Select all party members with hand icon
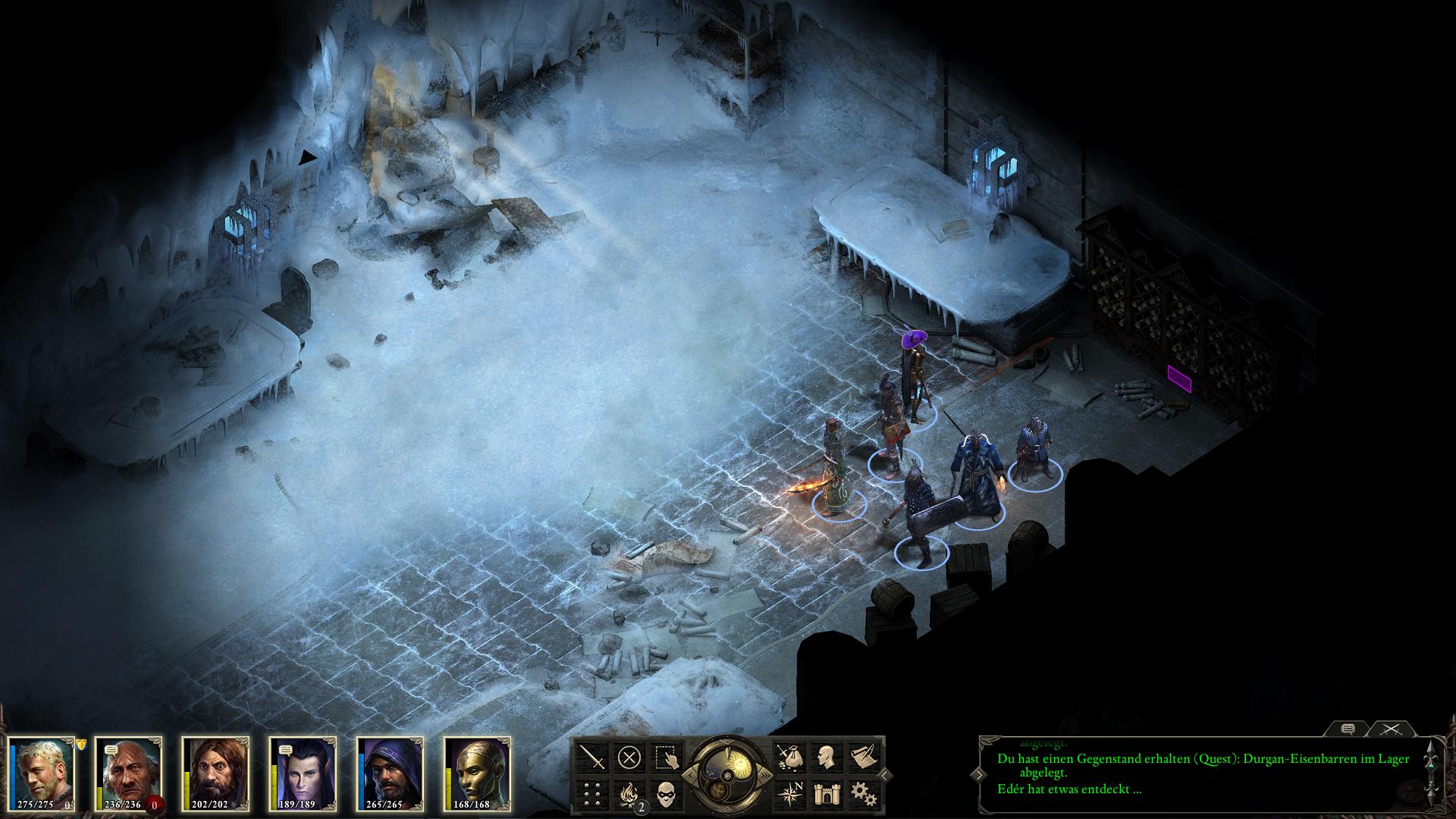Image resolution: width=1456 pixels, height=819 pixels. coord(667,757)
